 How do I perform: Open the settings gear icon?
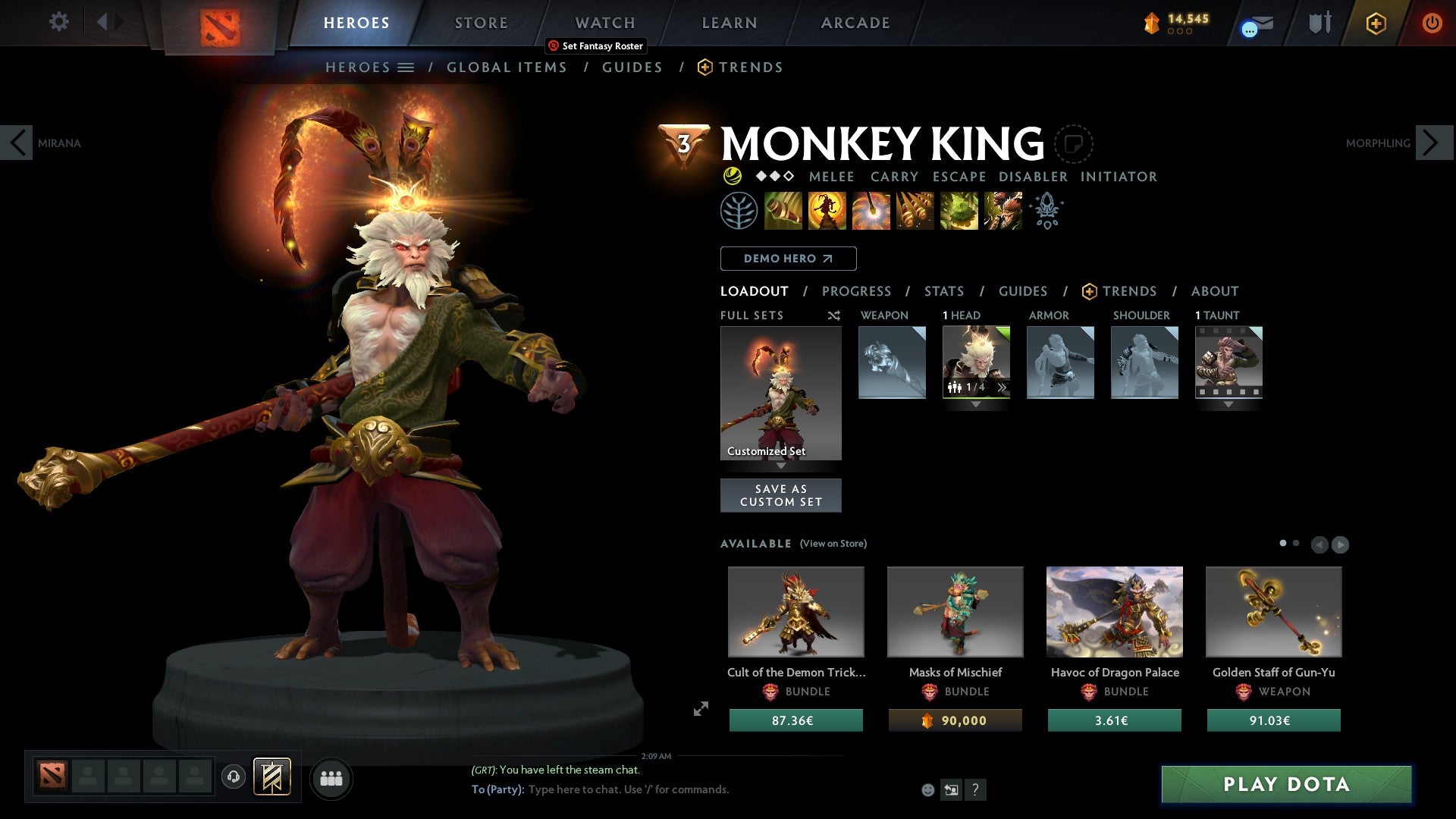tap(58, 22)
